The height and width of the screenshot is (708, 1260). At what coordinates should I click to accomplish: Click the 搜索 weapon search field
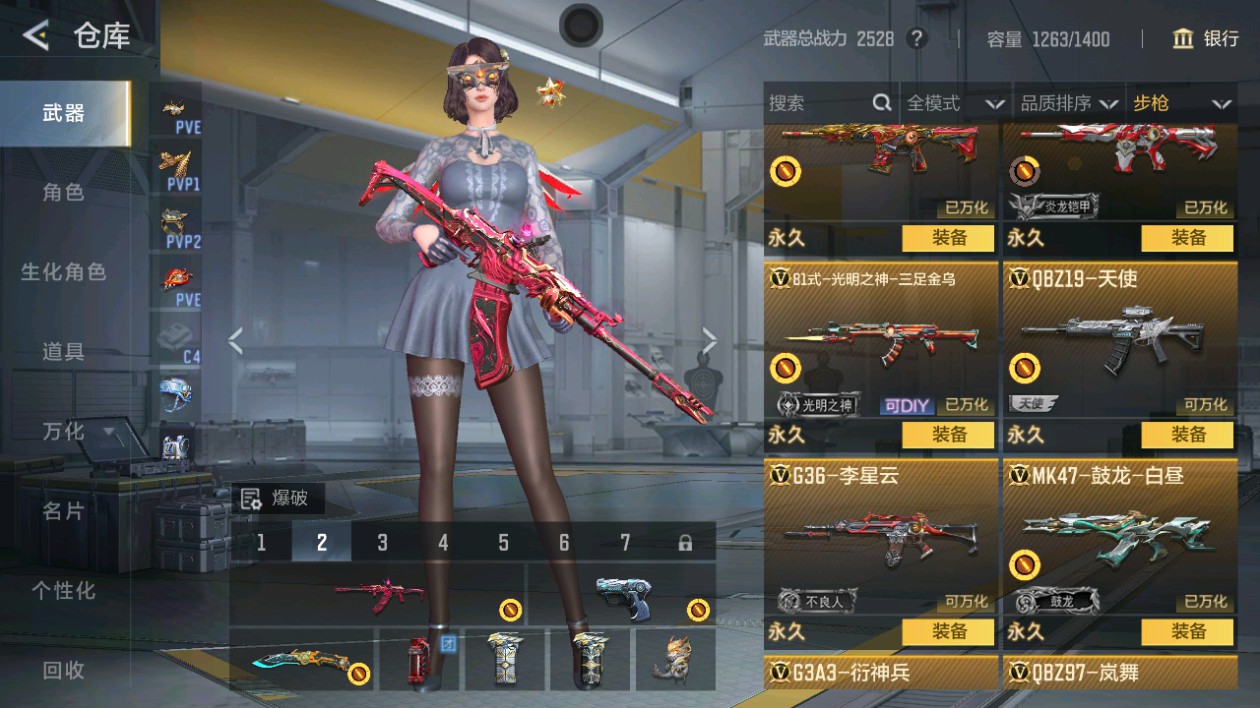820,103
